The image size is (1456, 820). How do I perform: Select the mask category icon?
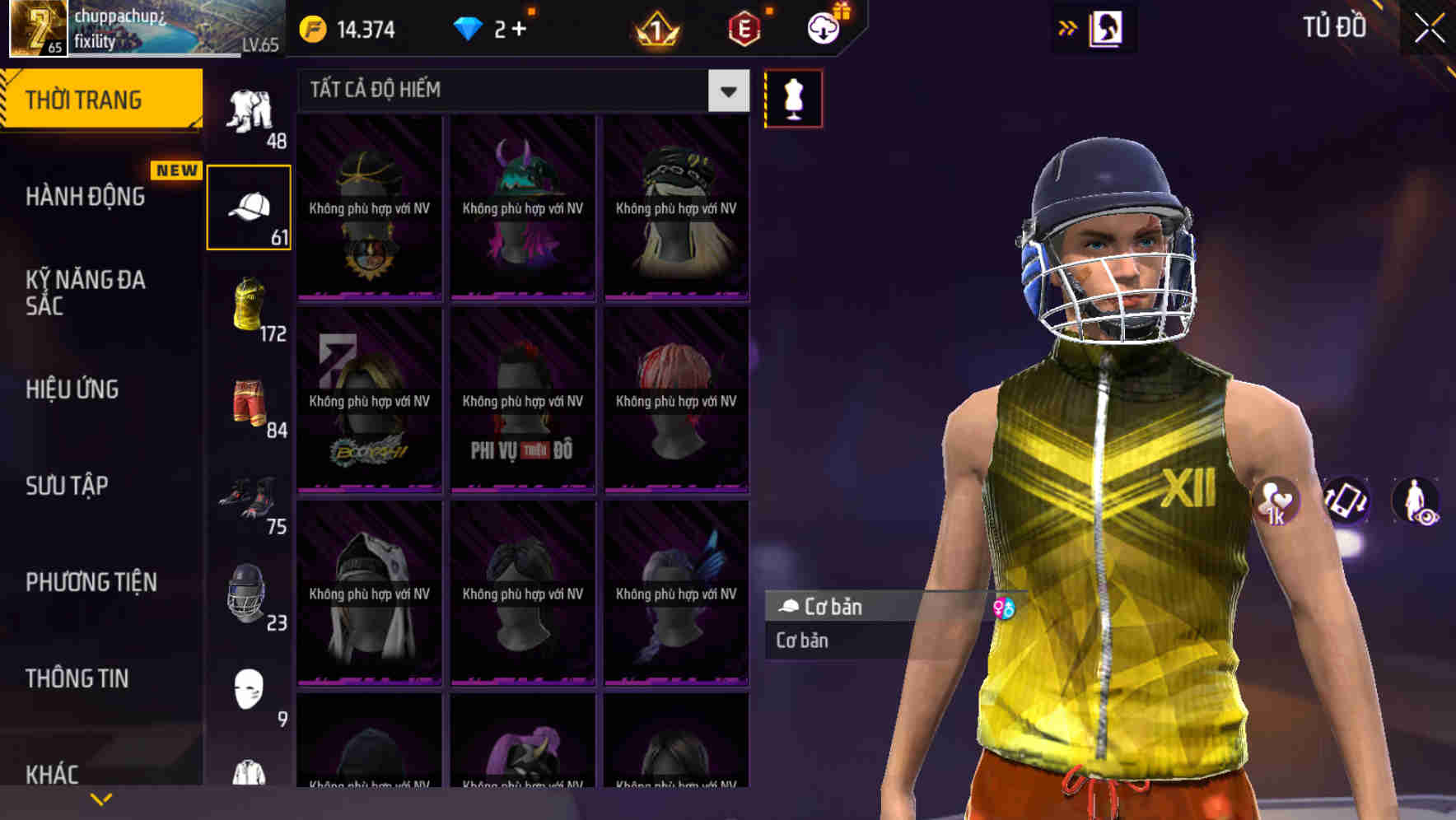tap(250, 686)
